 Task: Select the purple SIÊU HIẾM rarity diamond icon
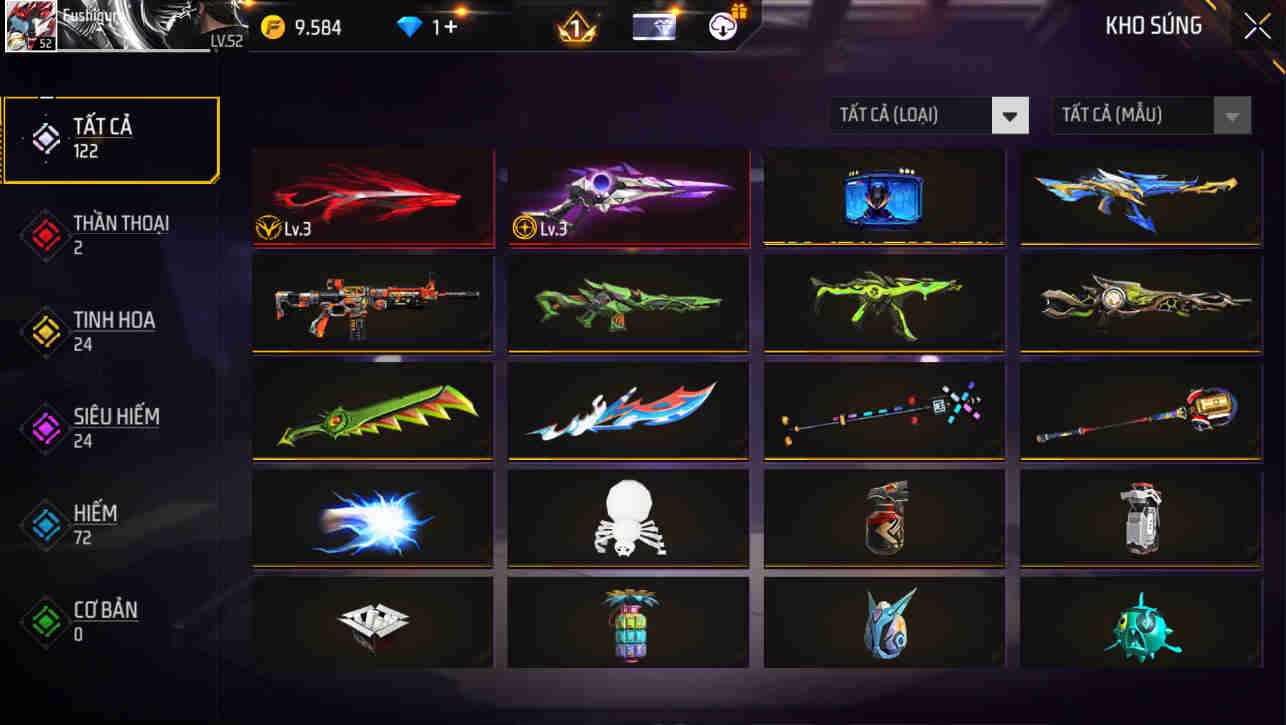45,429
